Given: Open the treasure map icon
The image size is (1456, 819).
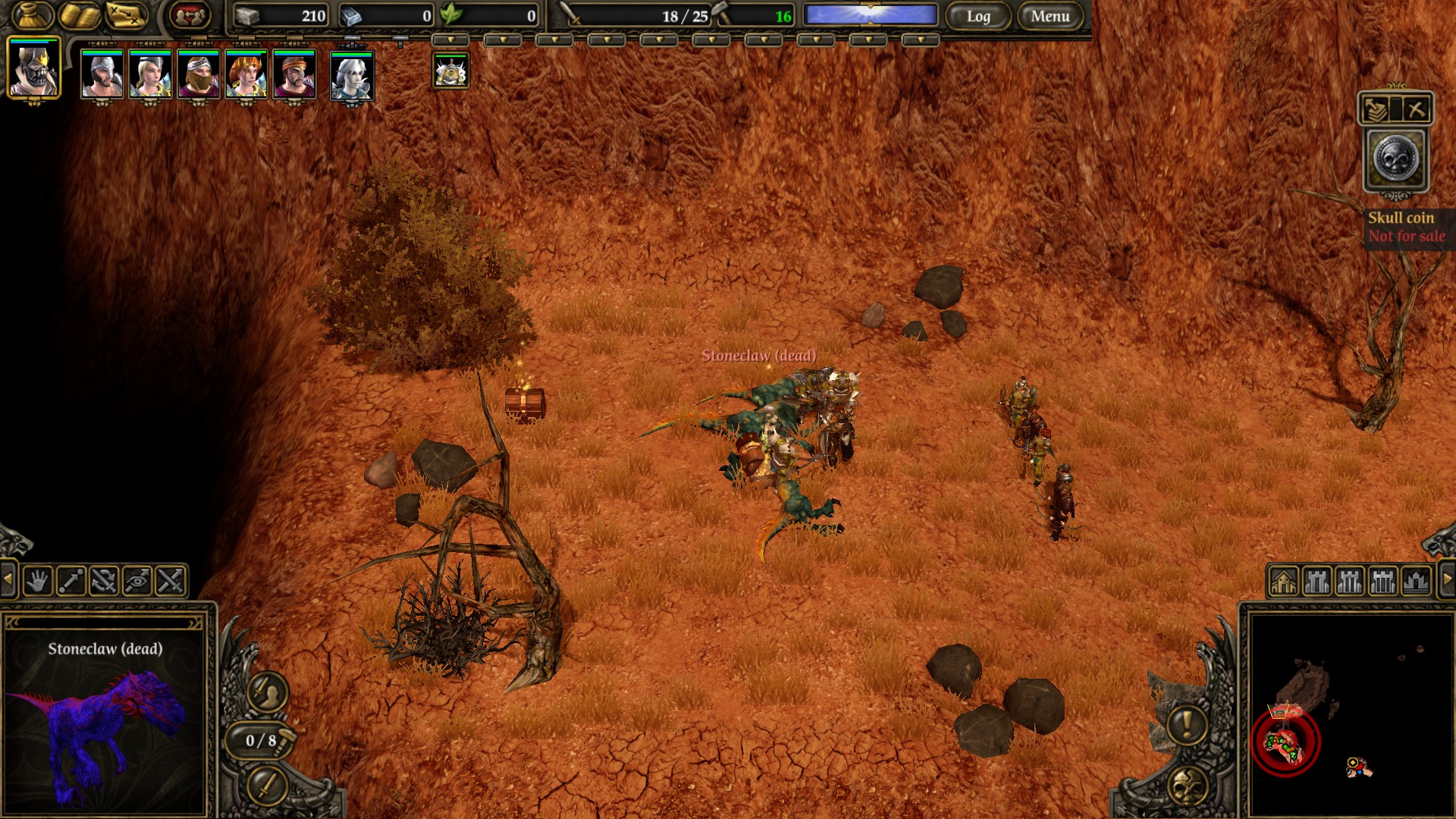Looking at the screenshot, I should pyautogui.click(x=127, y=15).
